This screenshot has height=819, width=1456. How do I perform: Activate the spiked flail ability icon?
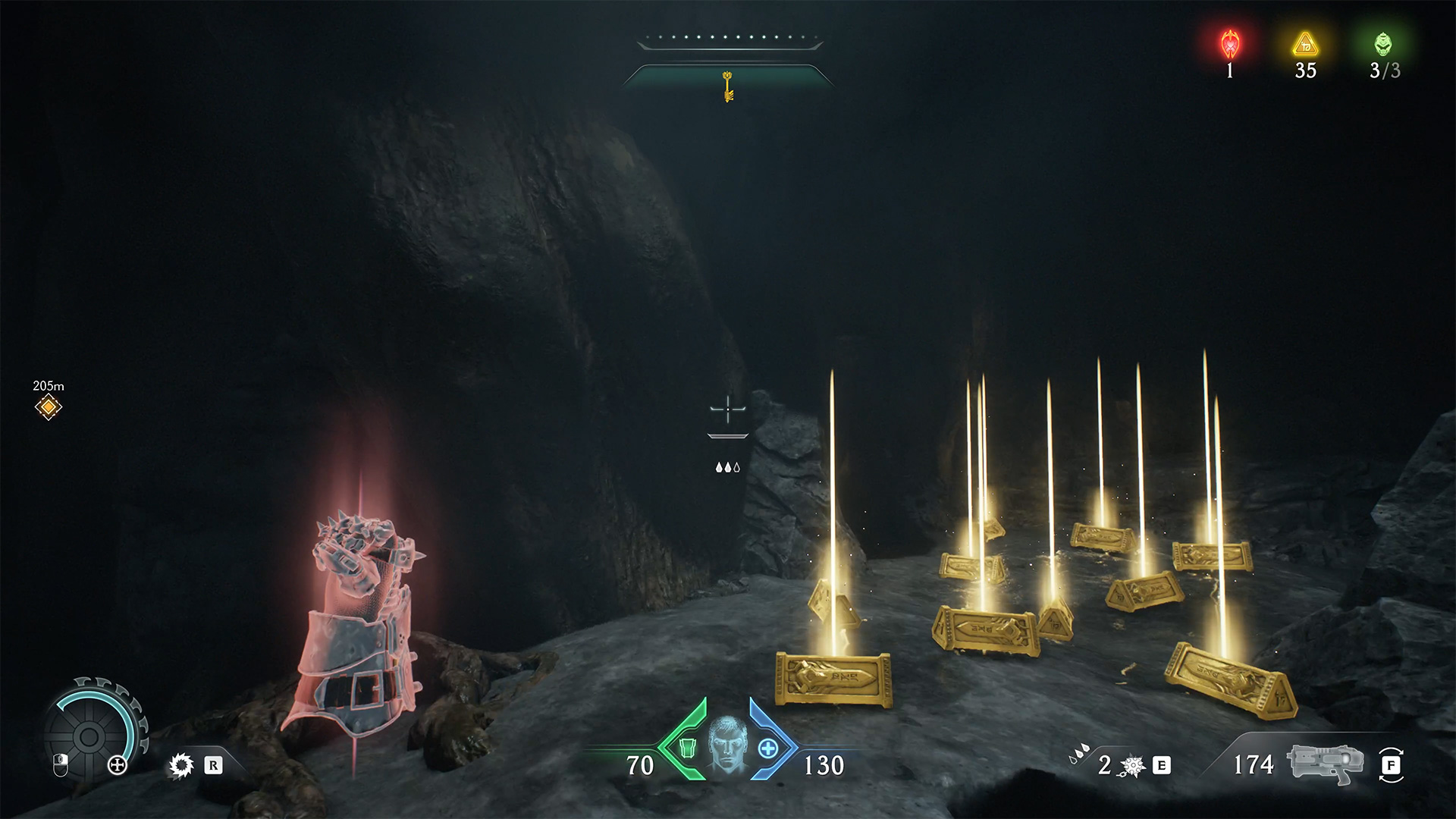coord(1131,766)
